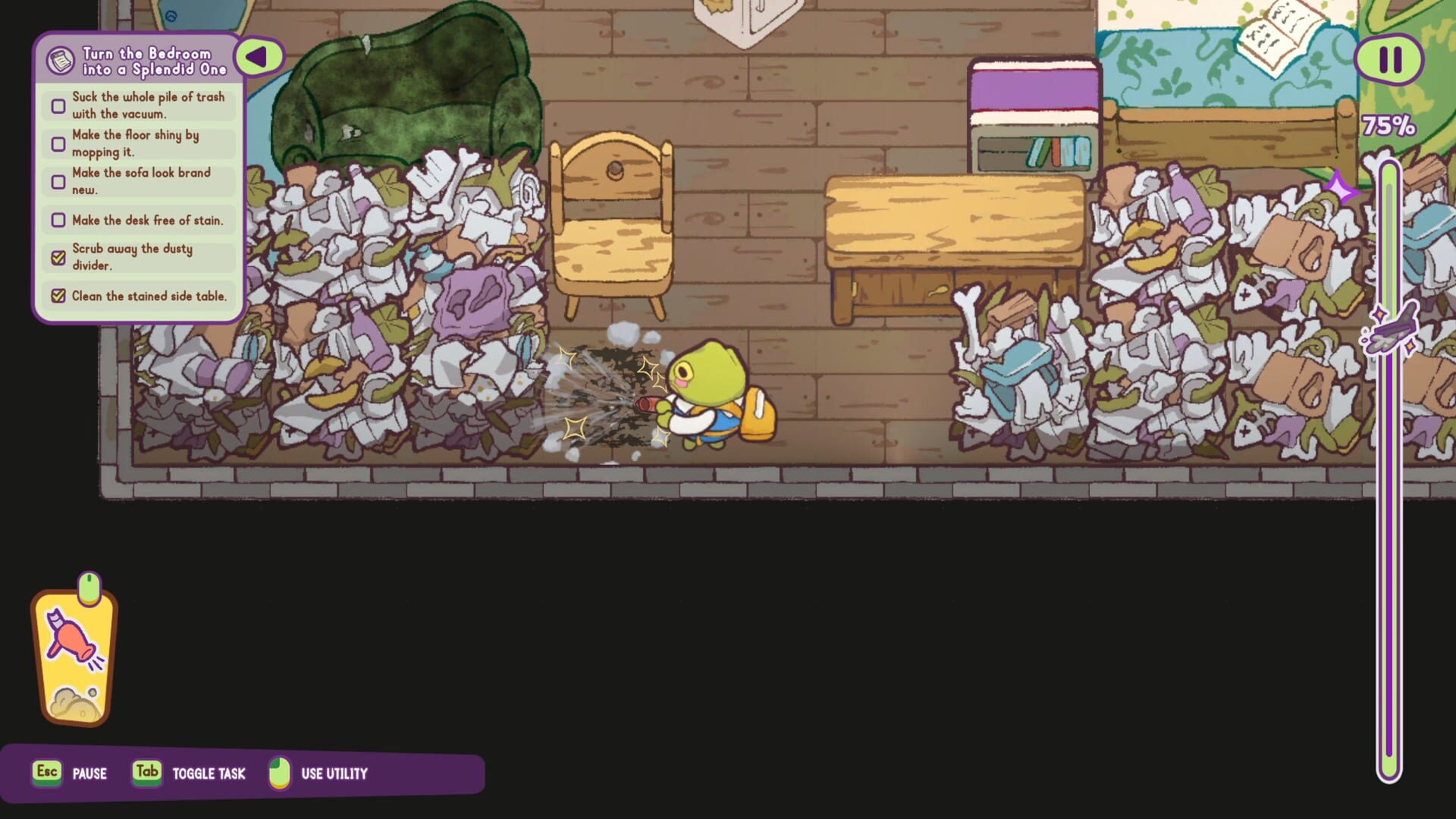Check the 'Suck the whole pile of trash' task

point(58,105)
